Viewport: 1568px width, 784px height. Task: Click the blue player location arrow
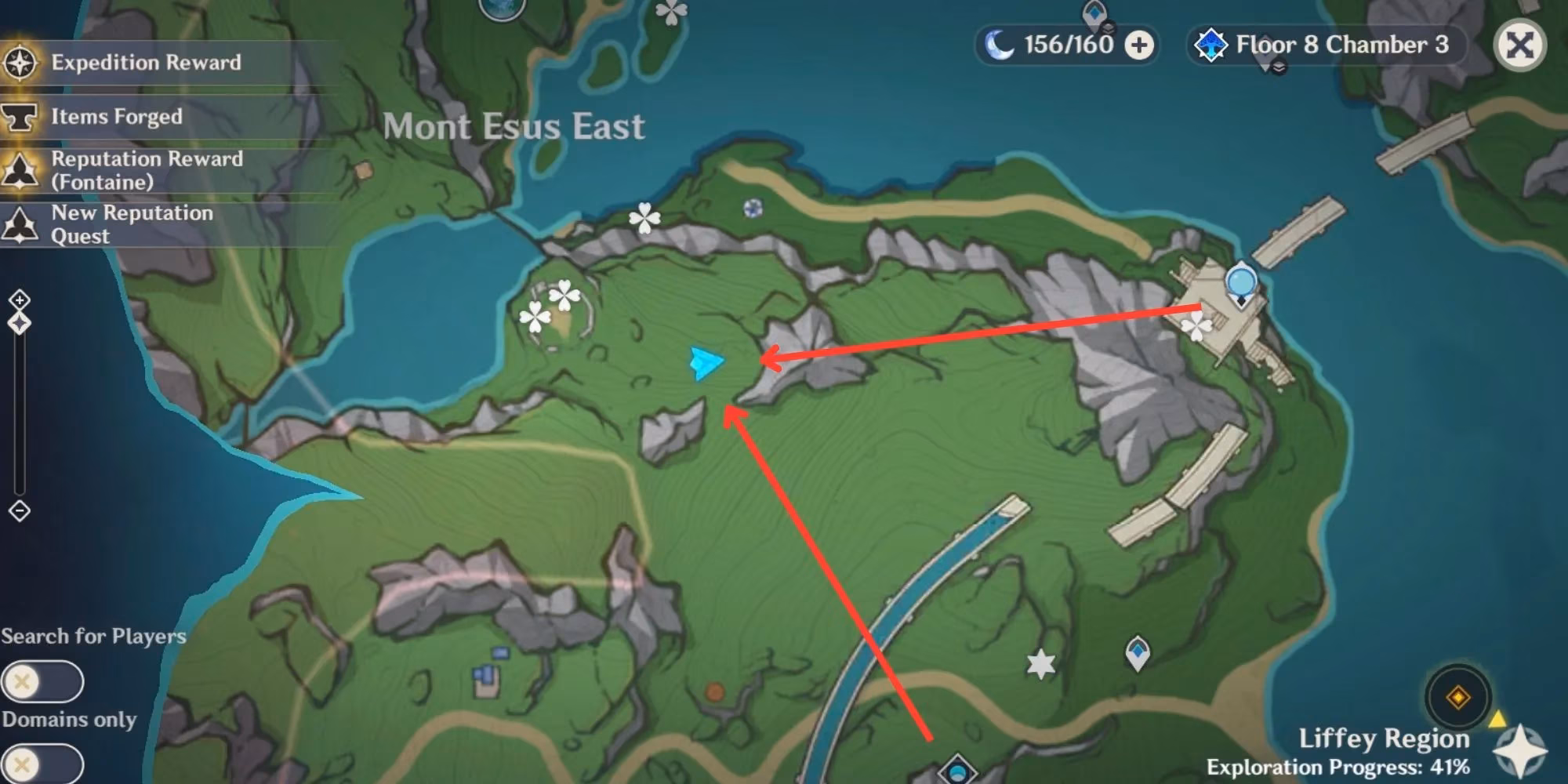click(706, 363)
